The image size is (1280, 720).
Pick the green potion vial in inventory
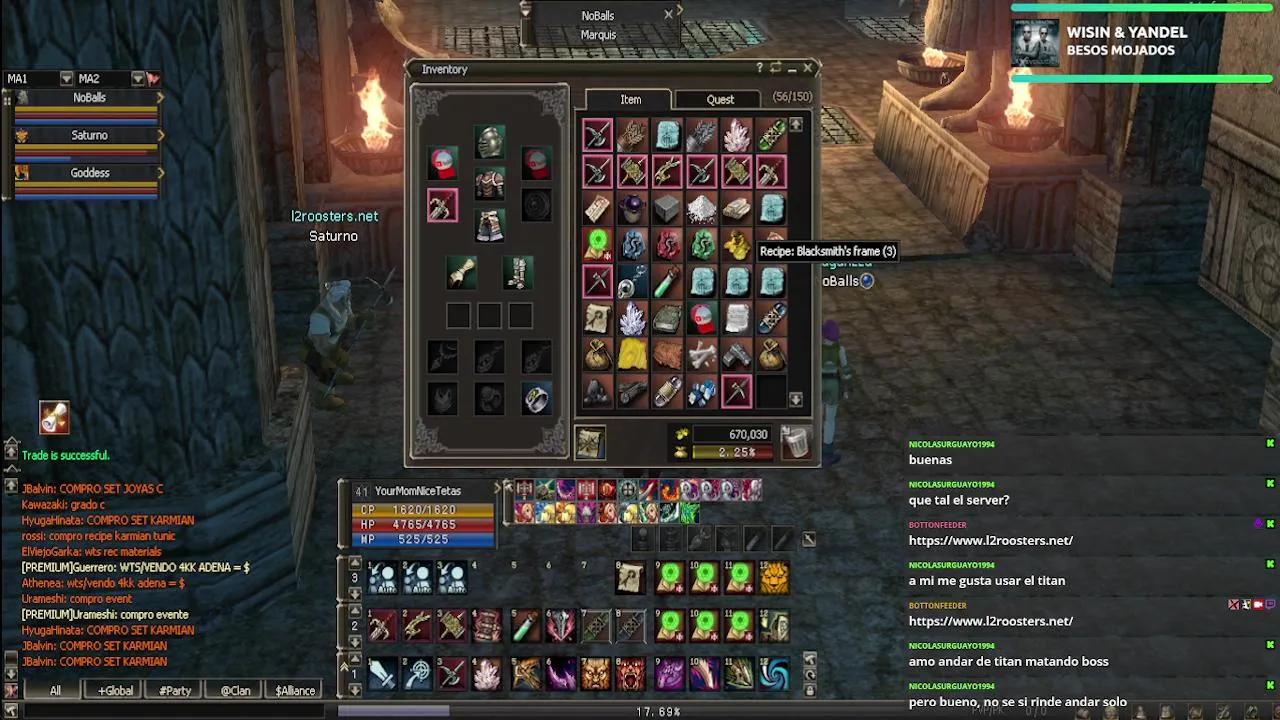(x=666, y=283)
